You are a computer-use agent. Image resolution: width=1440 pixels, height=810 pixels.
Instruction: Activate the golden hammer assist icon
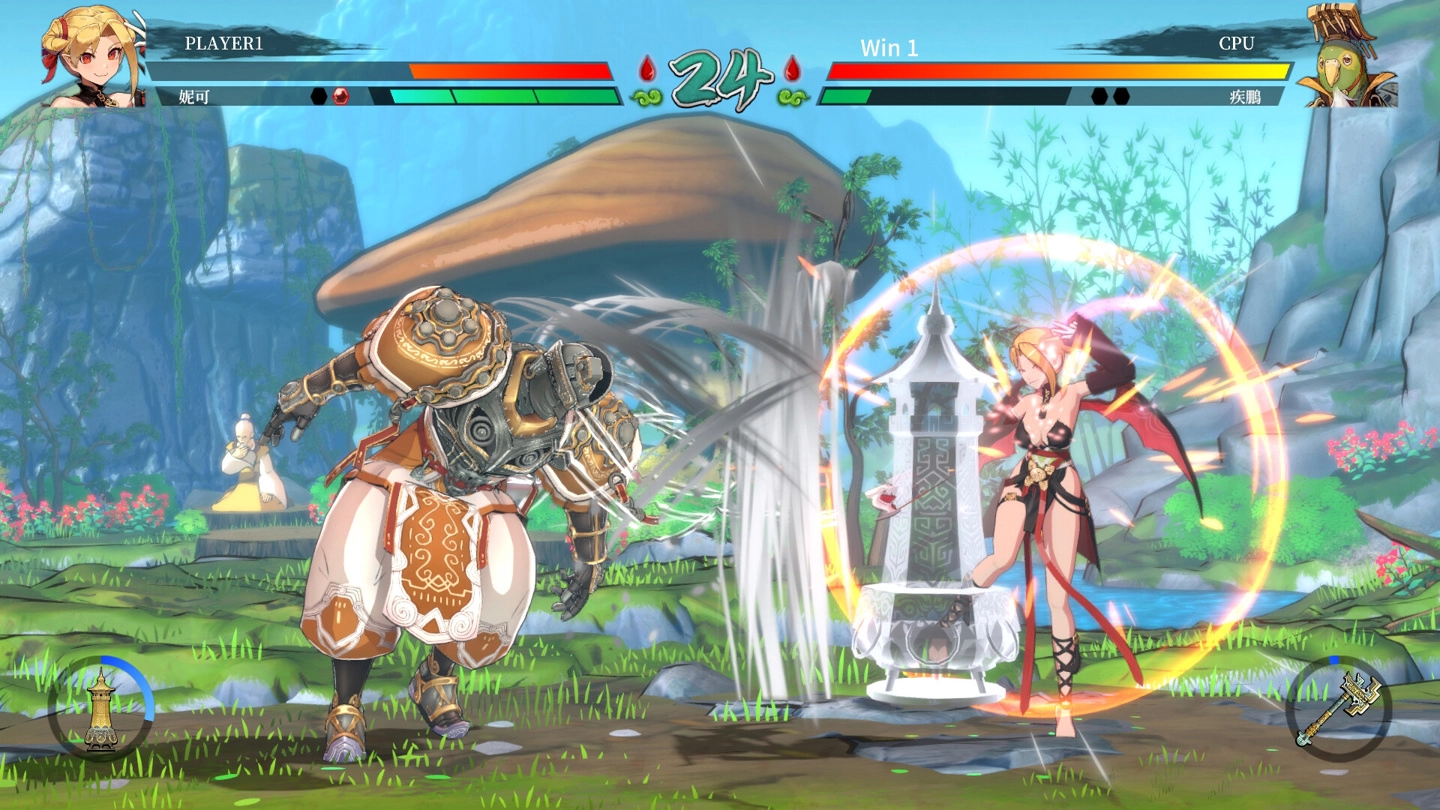1337,708
